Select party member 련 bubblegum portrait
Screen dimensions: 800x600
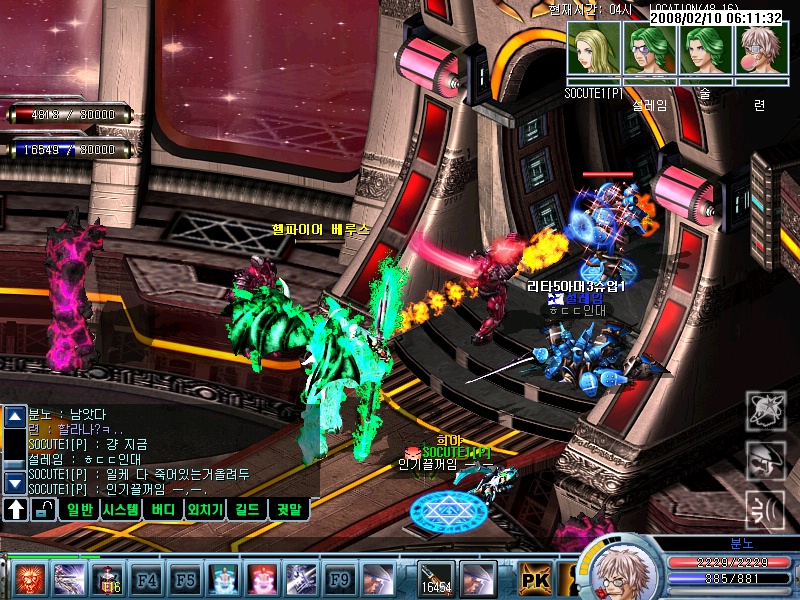(762, 49)
